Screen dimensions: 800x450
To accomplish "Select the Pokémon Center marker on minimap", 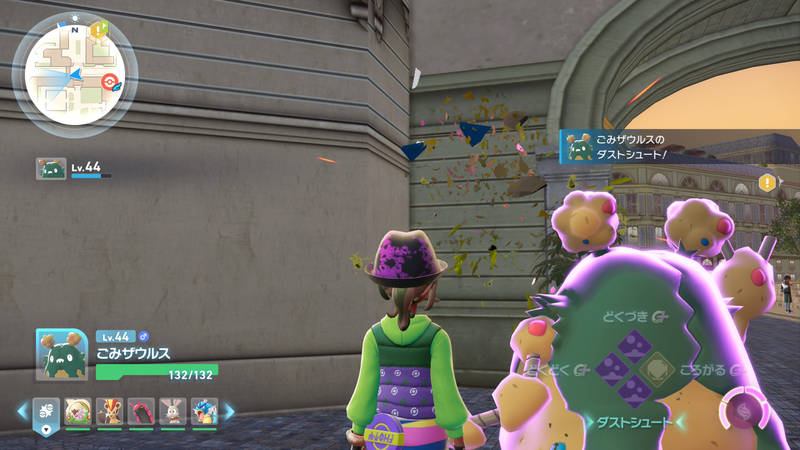I will point(109,82).
